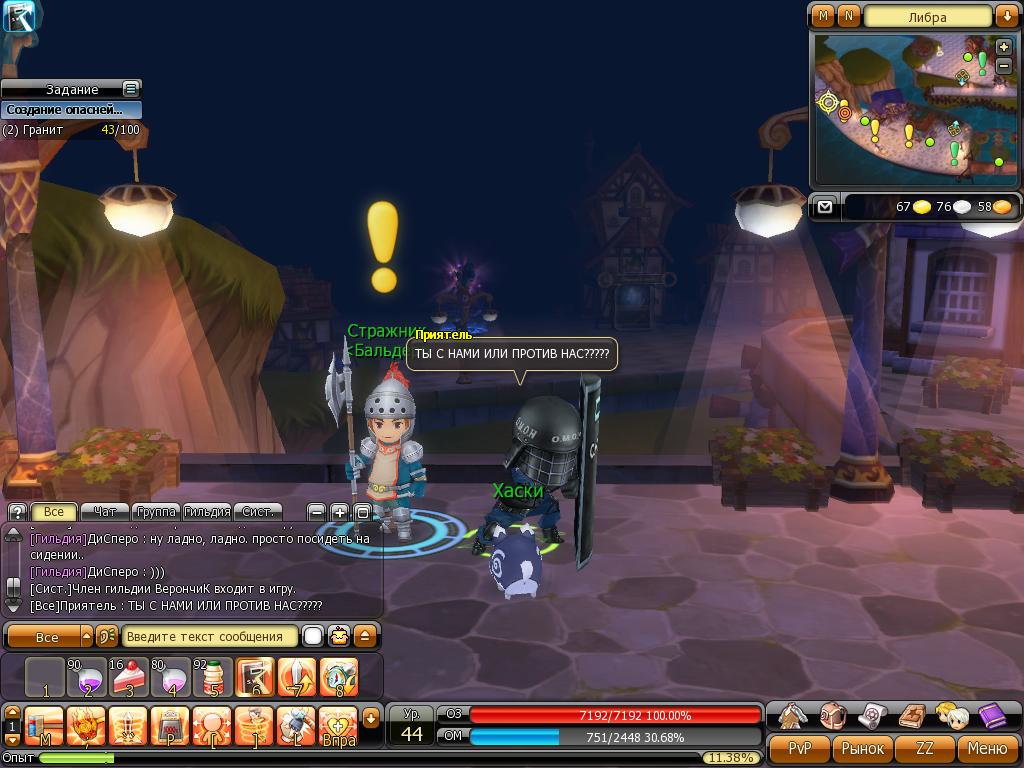This screenshot has height=768, width=1024.
Task: Zoom out the minimap with minus button
Action: [x=1004, y=65]
